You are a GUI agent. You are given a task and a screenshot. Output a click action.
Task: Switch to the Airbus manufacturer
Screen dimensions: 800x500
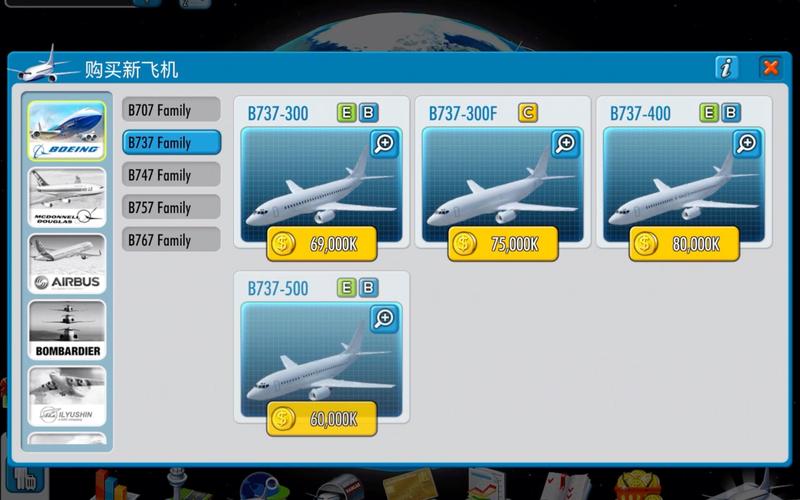[x=67, y=263]
